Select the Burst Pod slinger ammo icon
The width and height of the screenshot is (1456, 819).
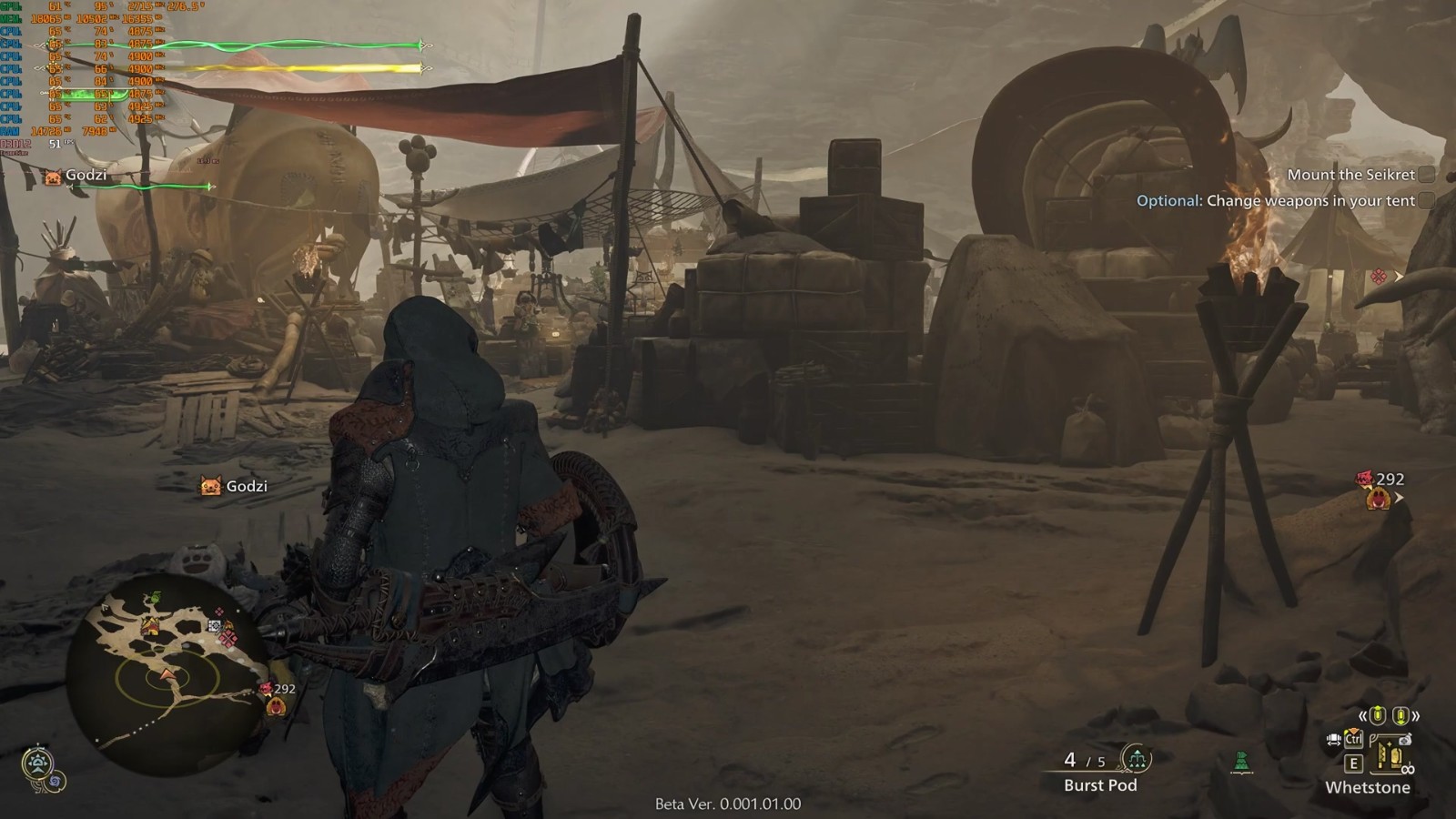(x=1136, y=757)
